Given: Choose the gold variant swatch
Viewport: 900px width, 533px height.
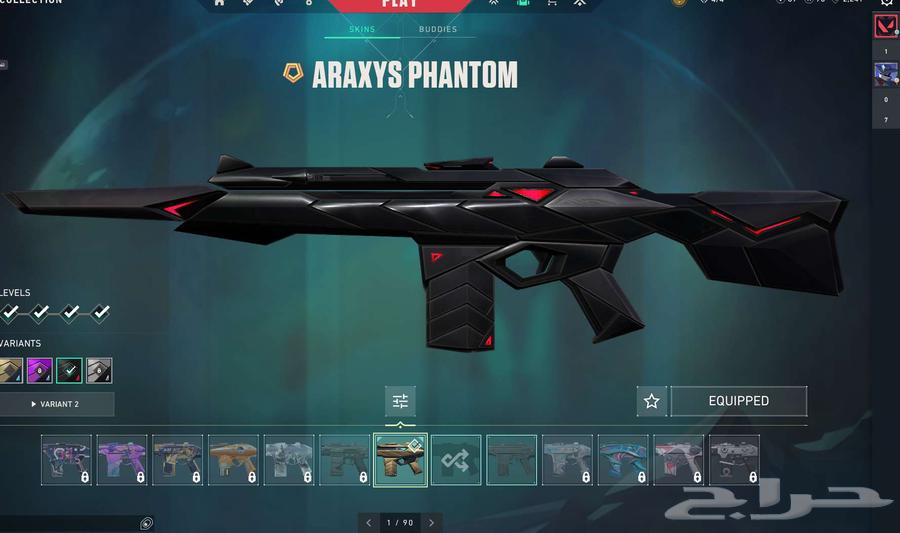Looking at the screenshot, I should coord(11,371).
